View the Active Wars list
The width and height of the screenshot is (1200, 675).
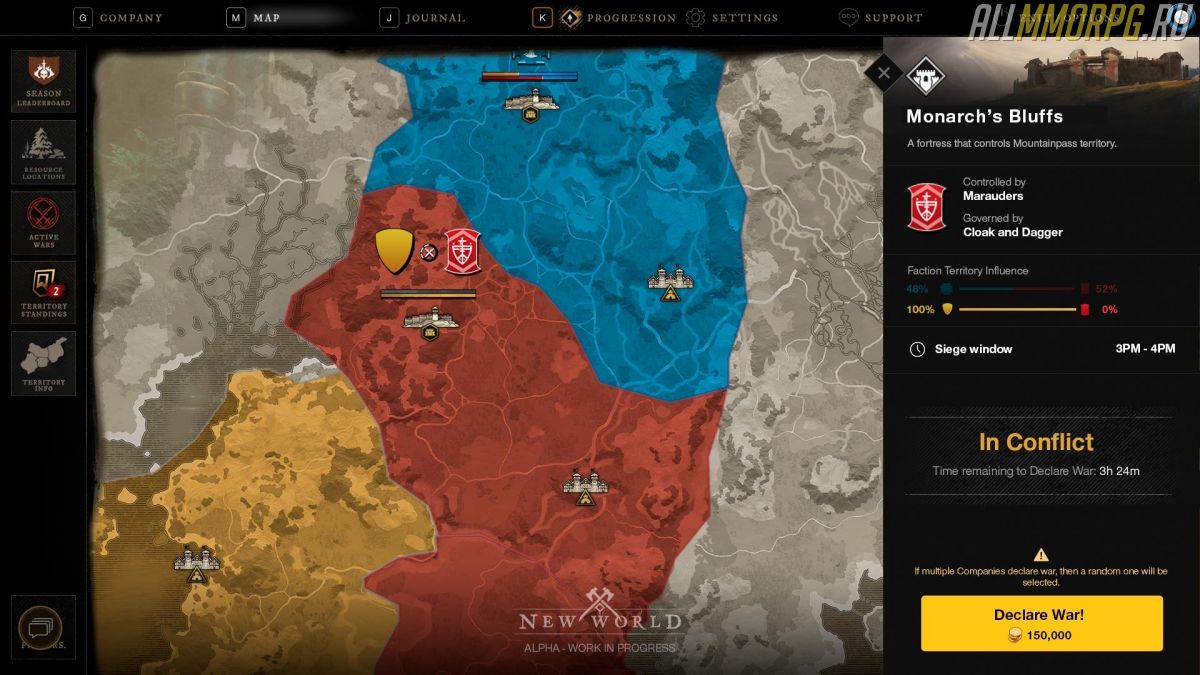43,221
